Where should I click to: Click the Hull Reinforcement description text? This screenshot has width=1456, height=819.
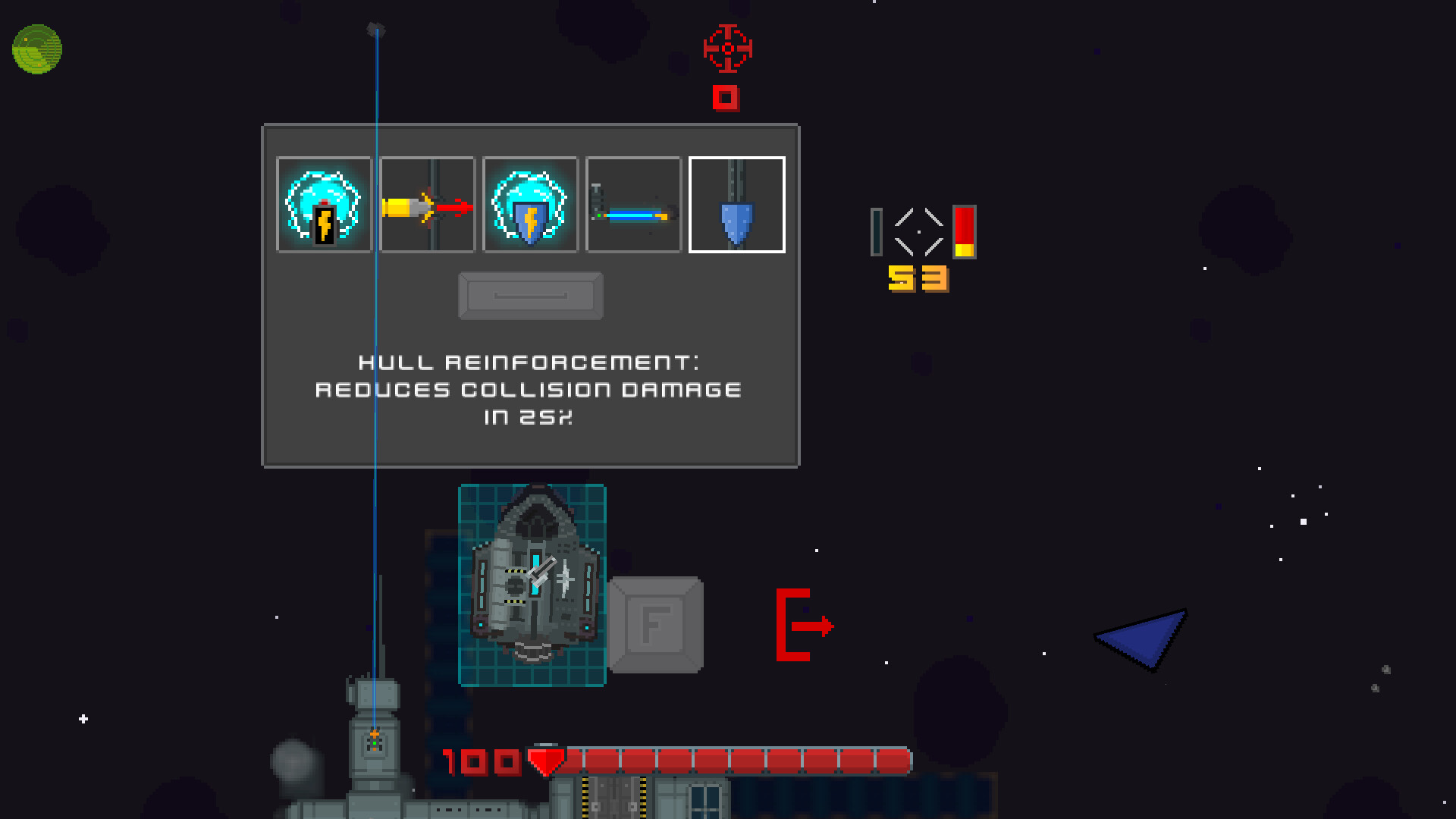click(529, 389)
